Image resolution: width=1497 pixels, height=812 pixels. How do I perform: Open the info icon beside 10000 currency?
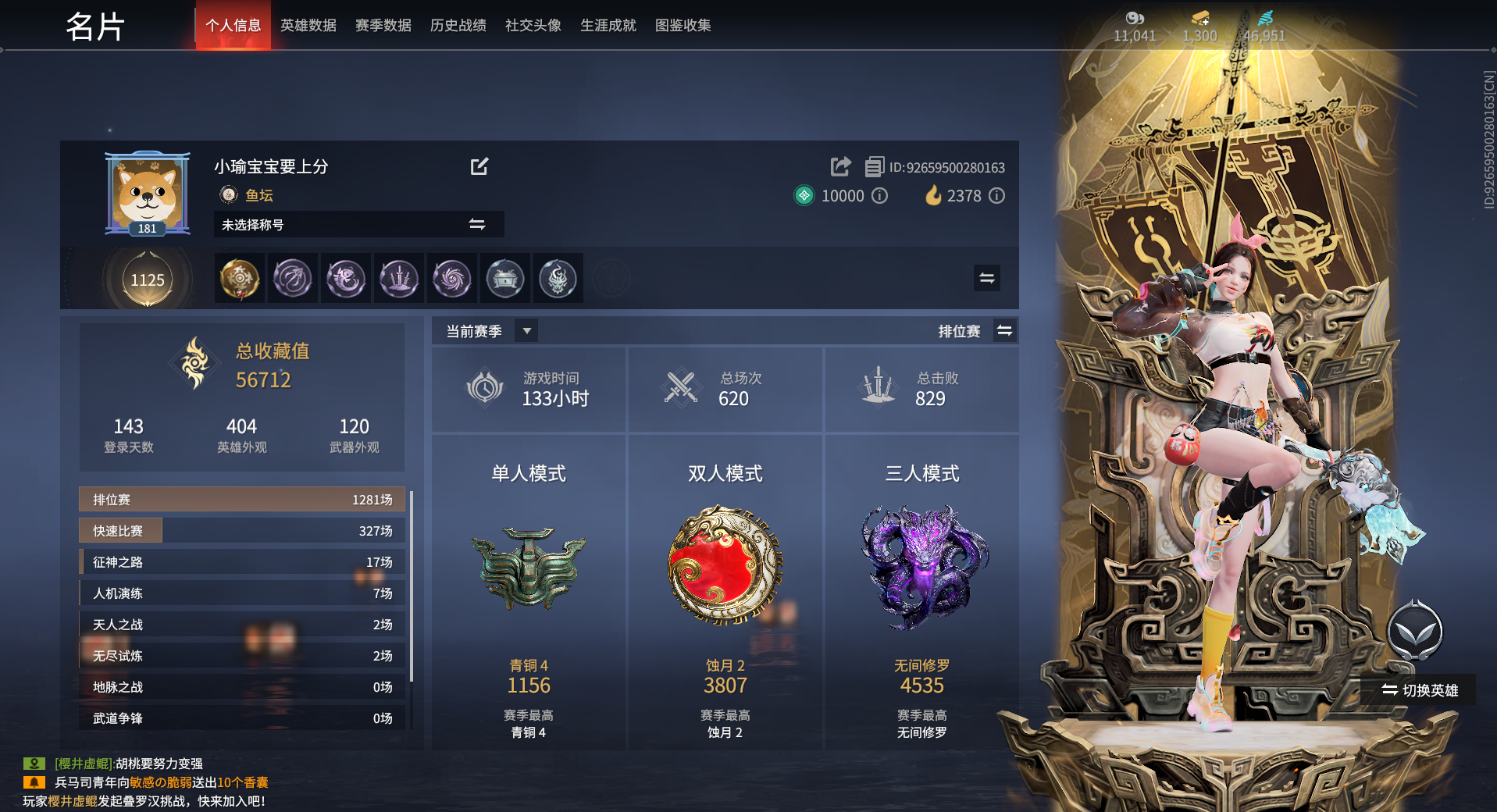pyautogui.click(x=880, y=196)
